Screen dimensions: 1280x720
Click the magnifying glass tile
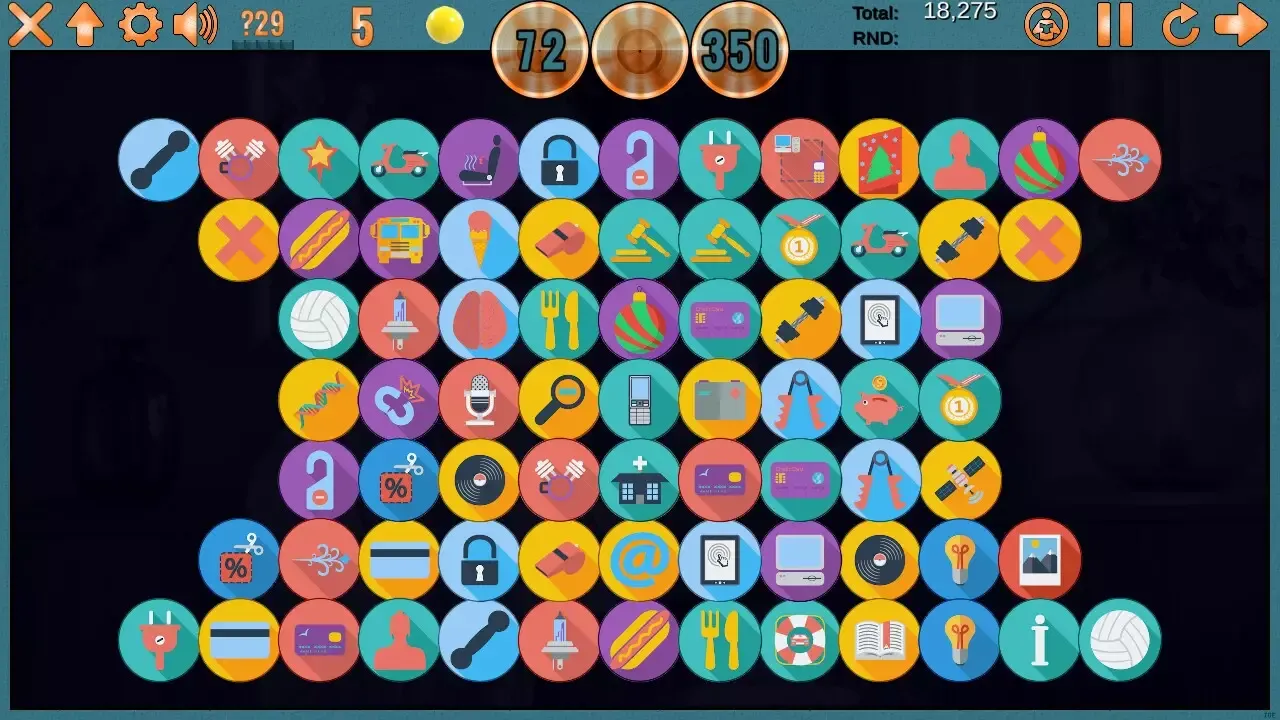[x=559, y=400]
